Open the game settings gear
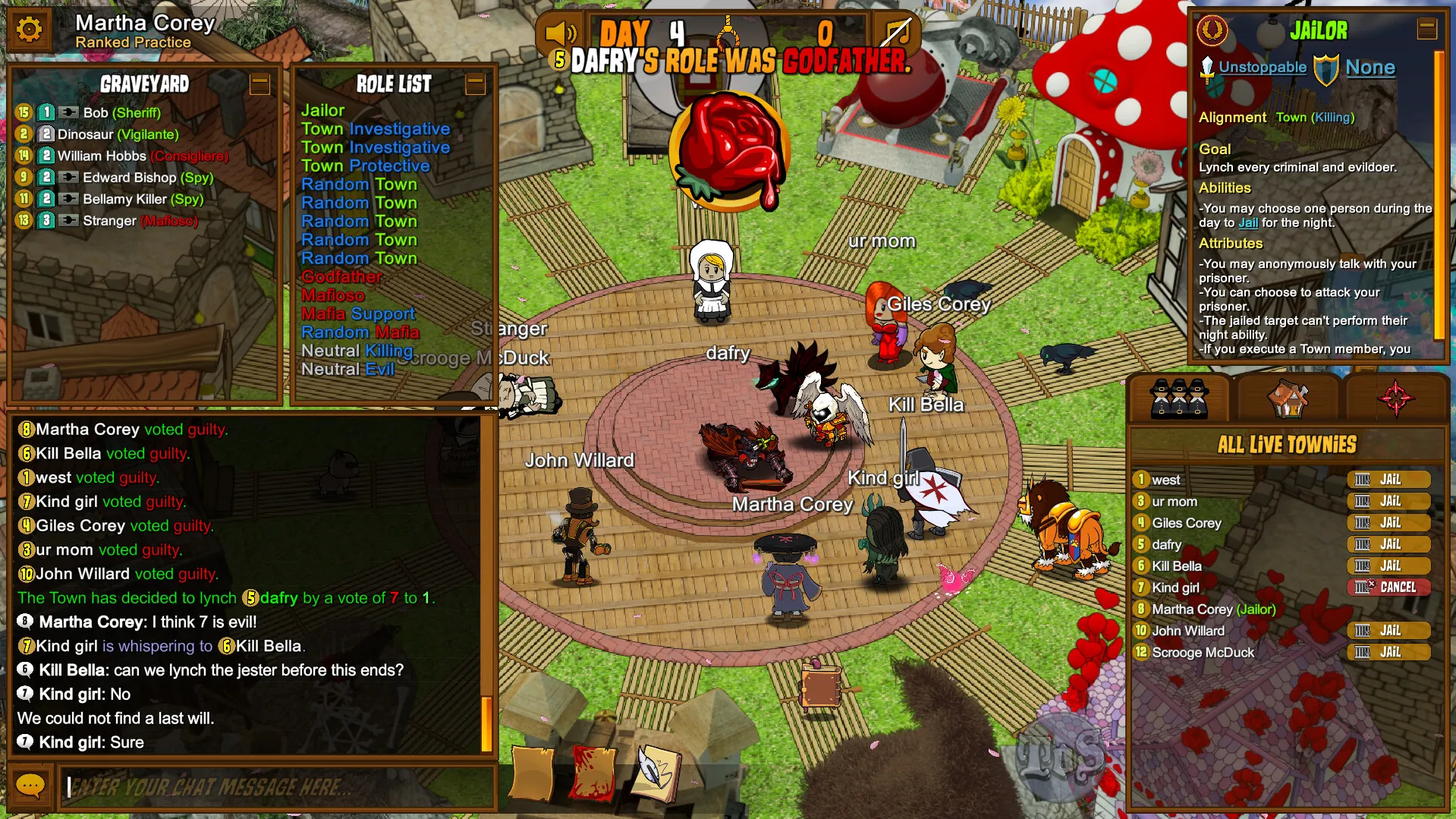This screenshot has width=1456, height=819. tap(29, 30)
